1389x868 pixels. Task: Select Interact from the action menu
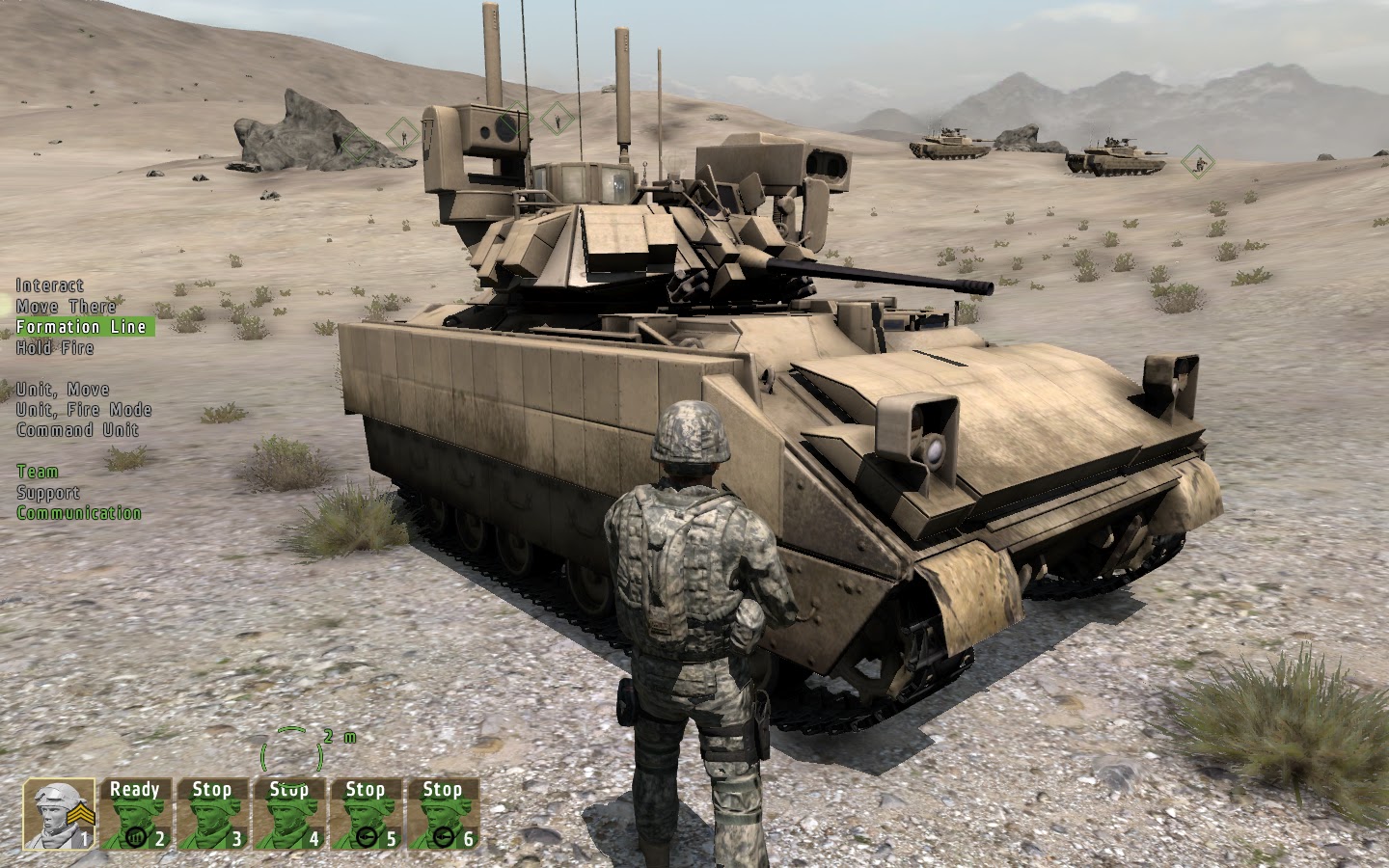click(48, 285)
